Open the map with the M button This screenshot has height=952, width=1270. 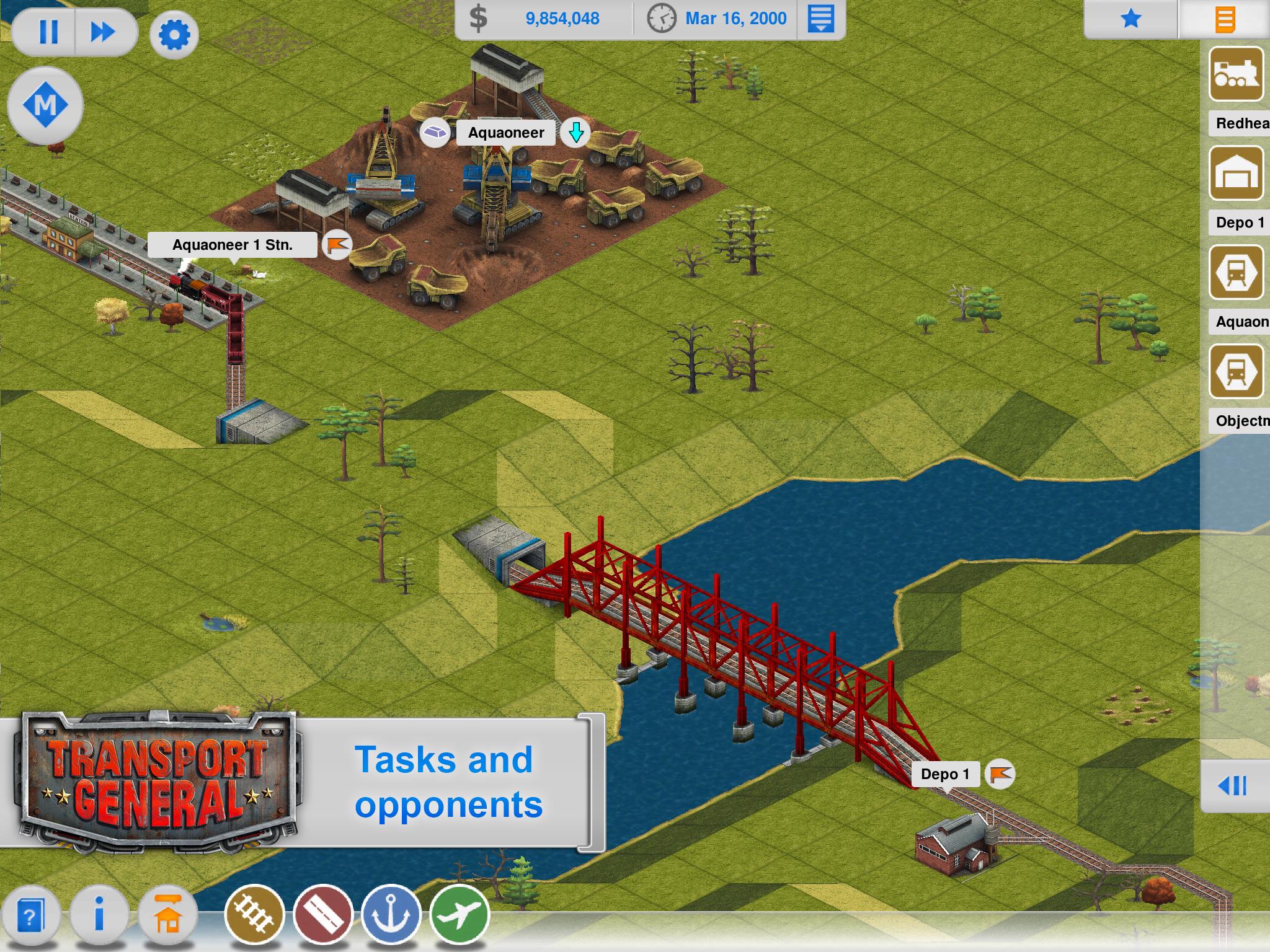click(x=45, y=105)
